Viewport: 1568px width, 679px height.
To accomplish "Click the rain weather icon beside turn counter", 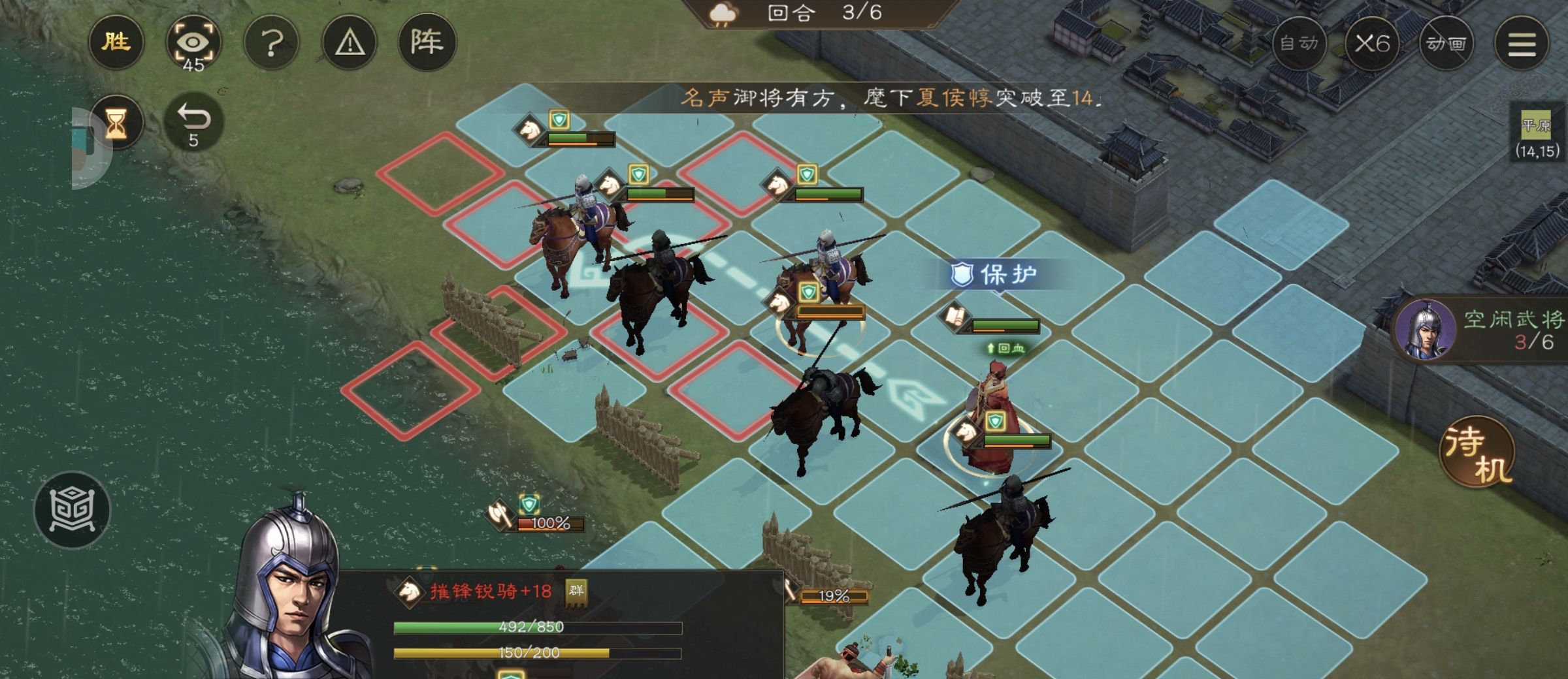I will coord(722,13).
